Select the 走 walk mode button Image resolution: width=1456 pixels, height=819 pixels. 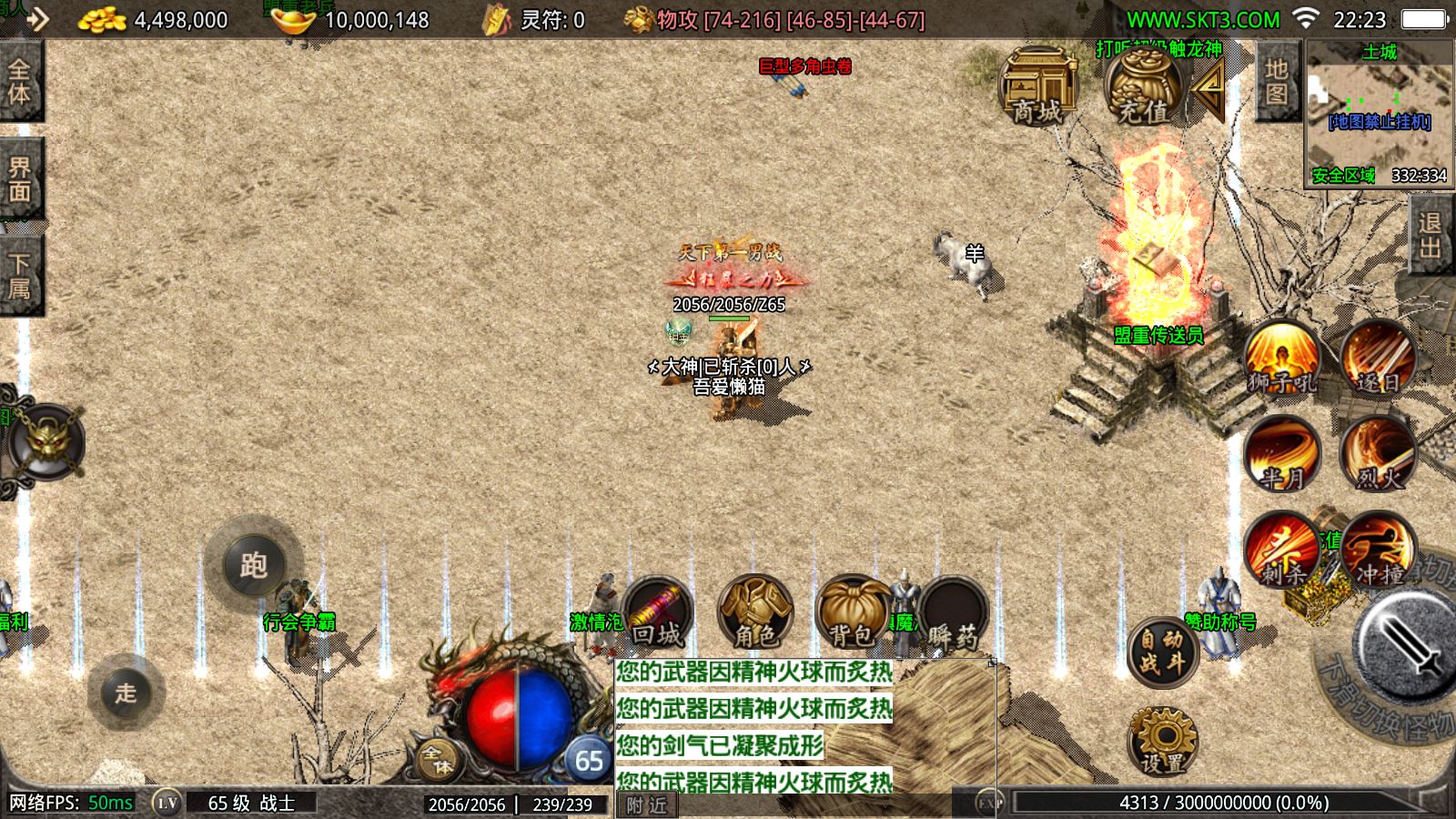tap(126, 693)
